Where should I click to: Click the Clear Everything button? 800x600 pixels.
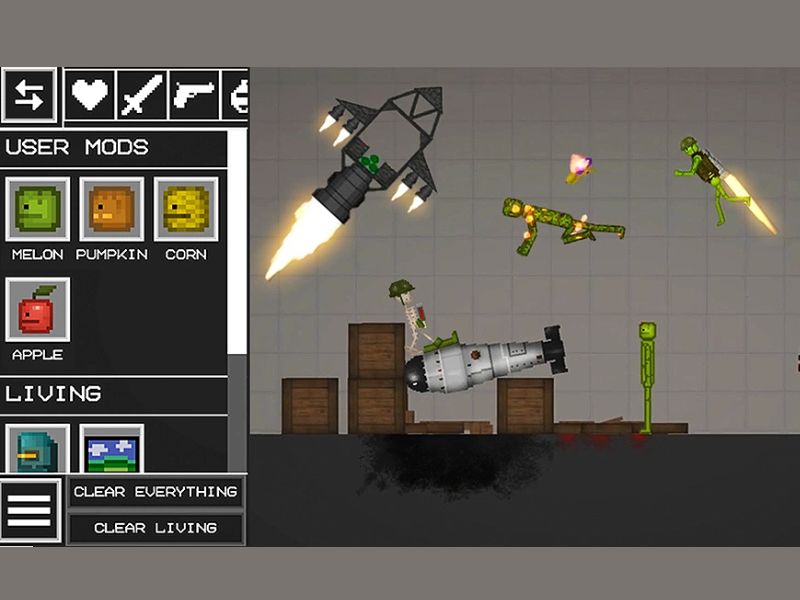(x=155, y=492)
